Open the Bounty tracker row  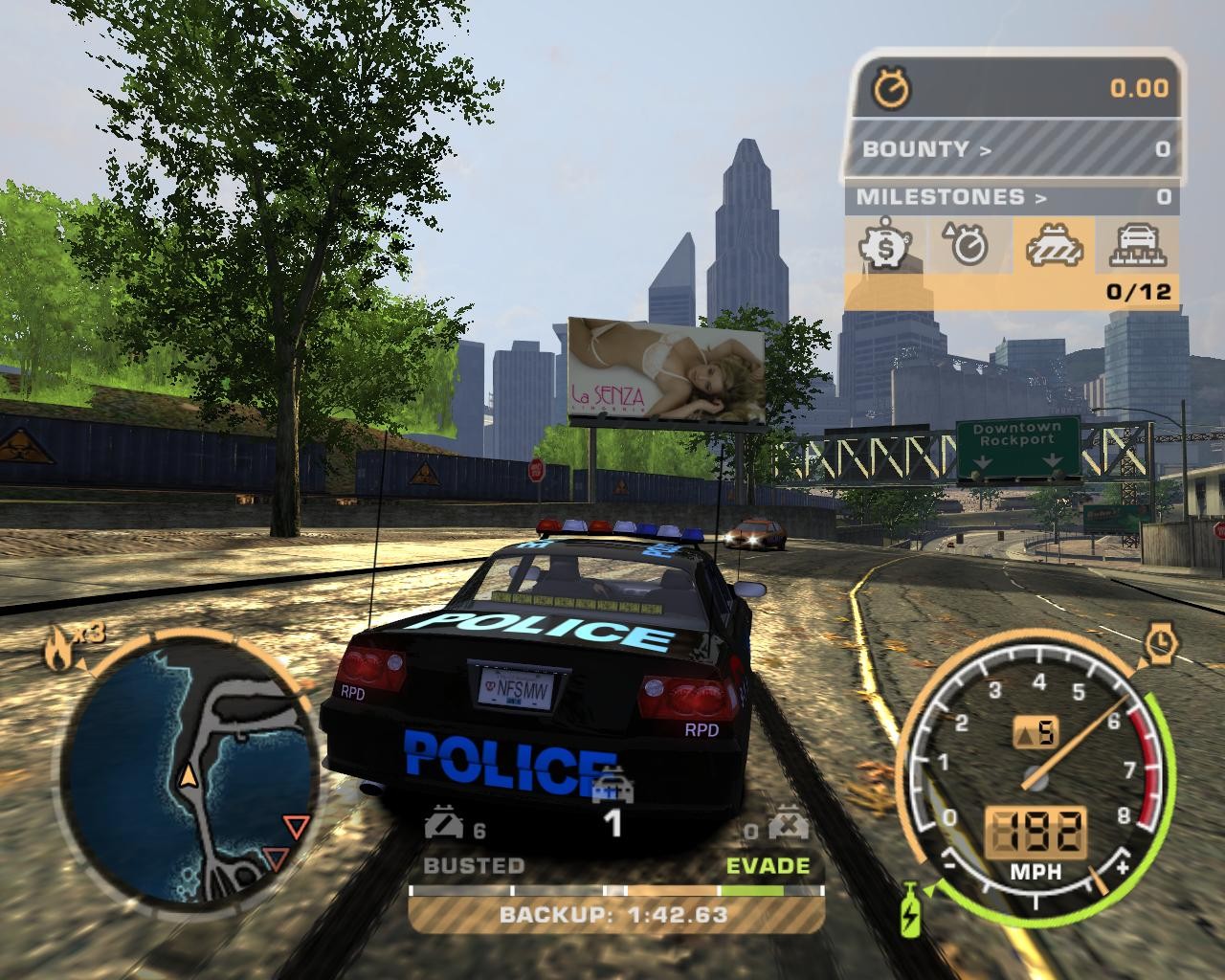(x=1011, y=149)
